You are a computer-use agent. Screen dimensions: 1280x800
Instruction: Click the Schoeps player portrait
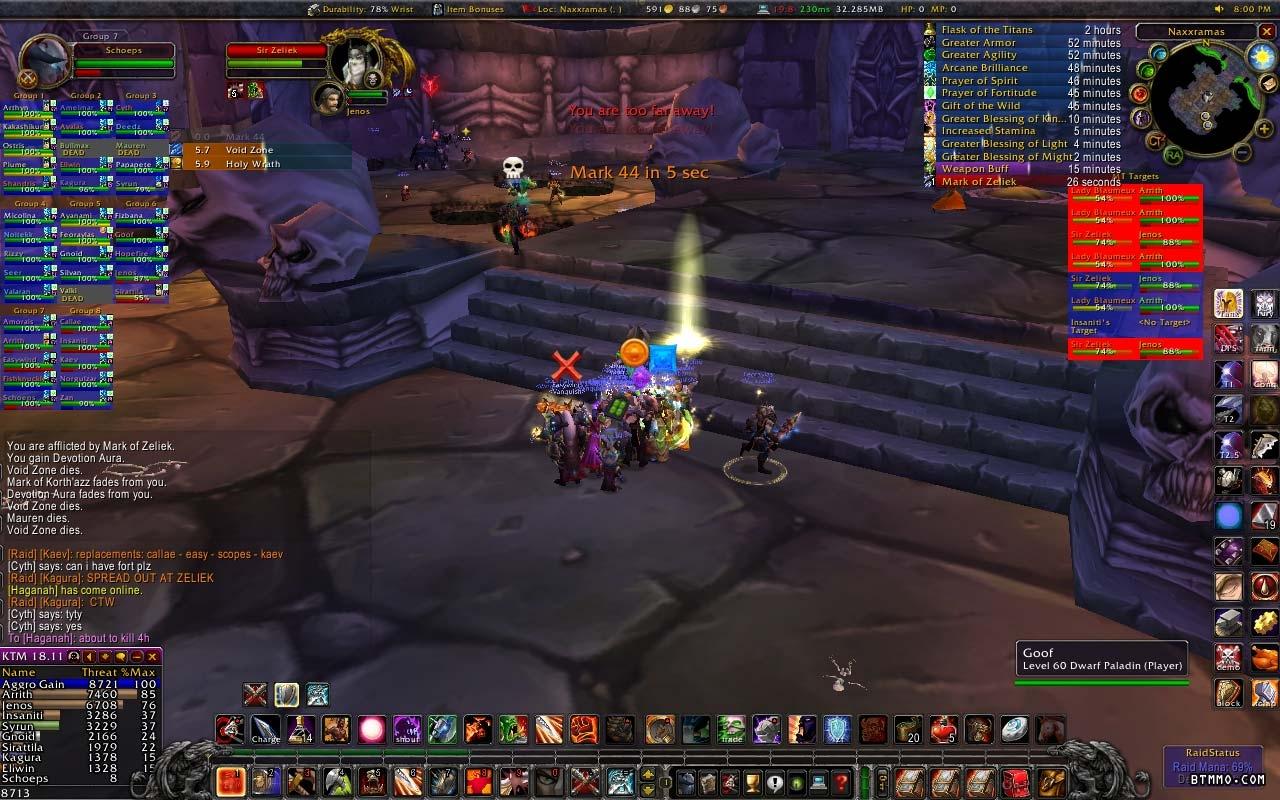[x=44, y=58]
